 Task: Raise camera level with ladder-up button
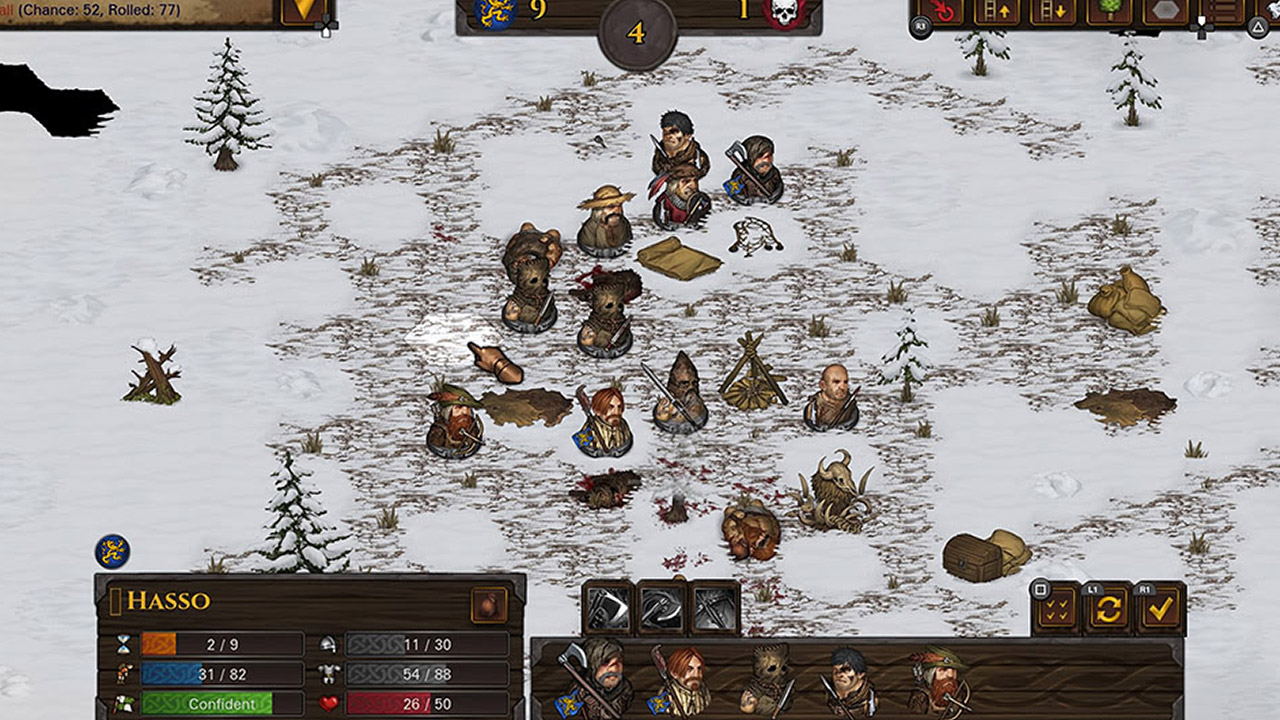[997, 10]
